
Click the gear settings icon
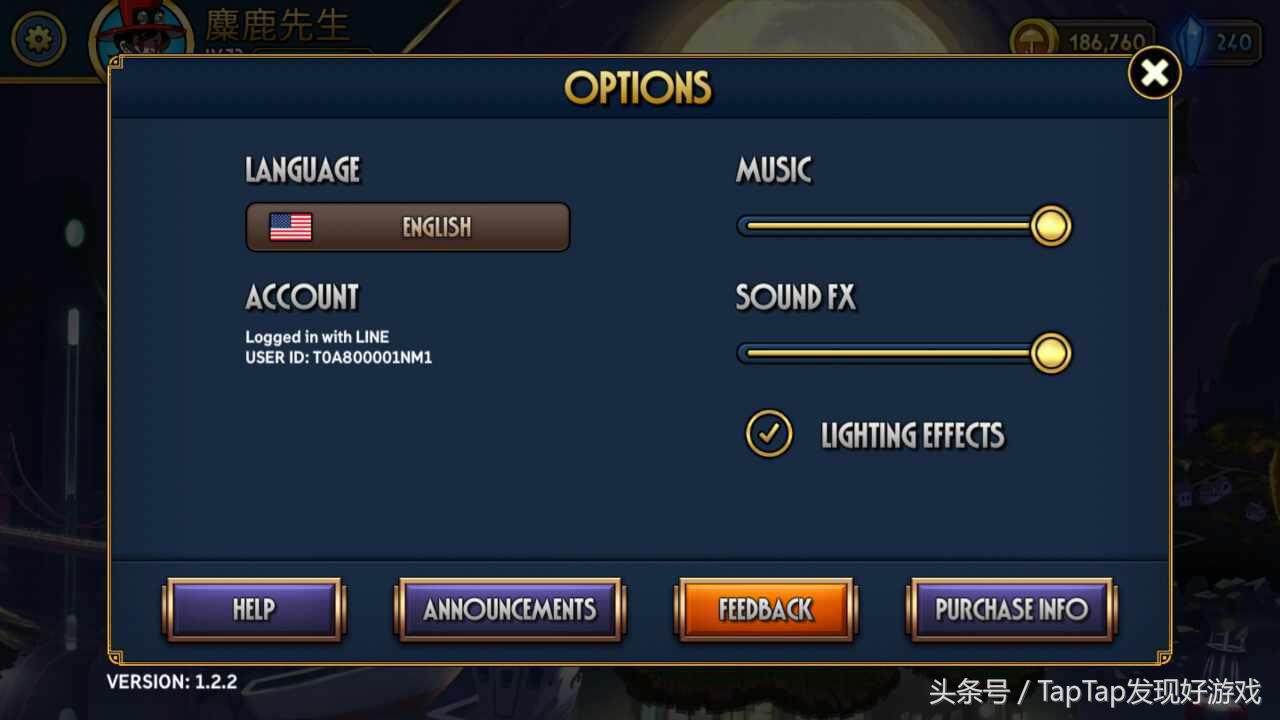[x=38, y=40]
